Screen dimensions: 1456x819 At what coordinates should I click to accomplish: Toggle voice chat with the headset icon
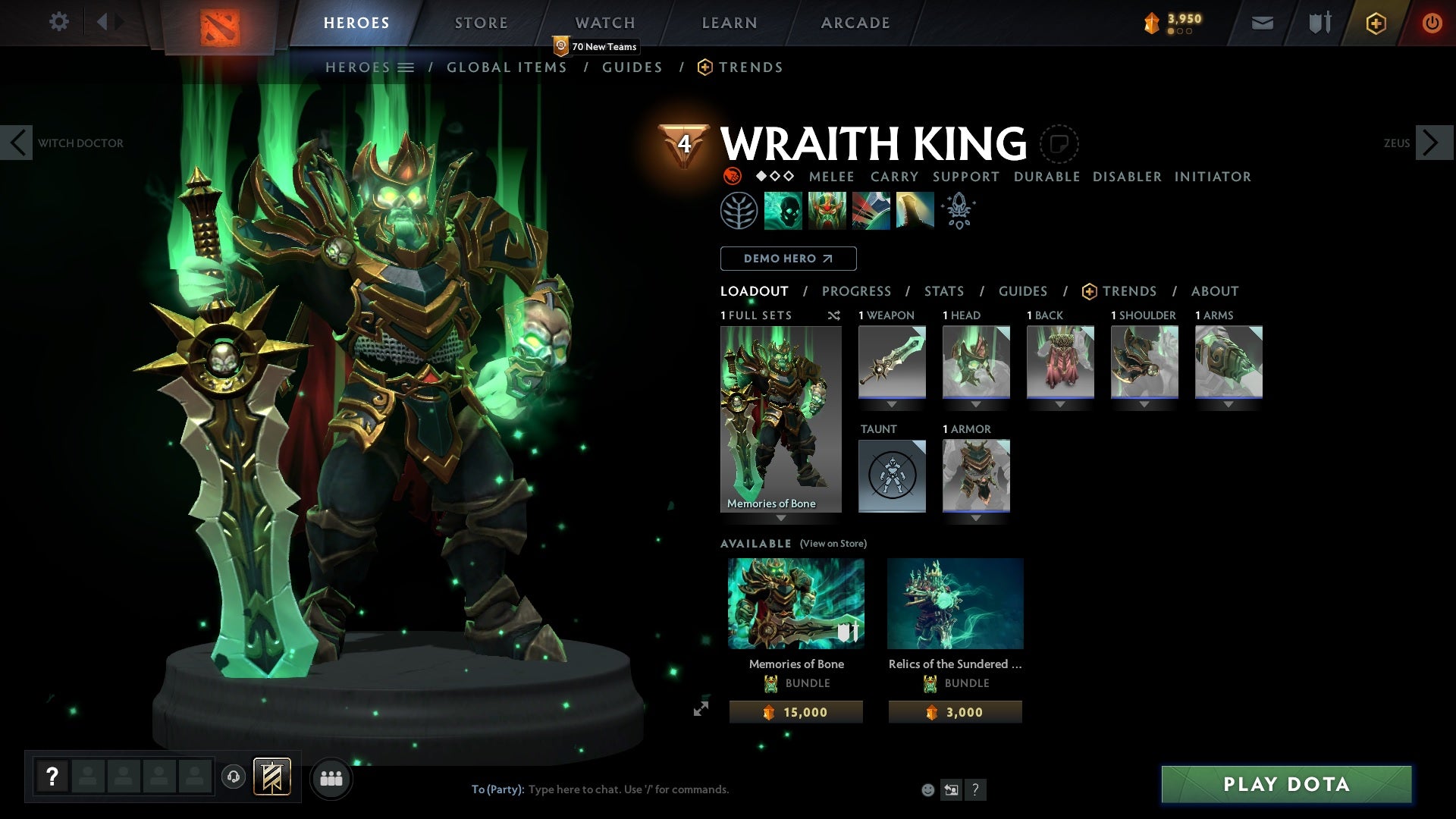click(x=233, y=777)
